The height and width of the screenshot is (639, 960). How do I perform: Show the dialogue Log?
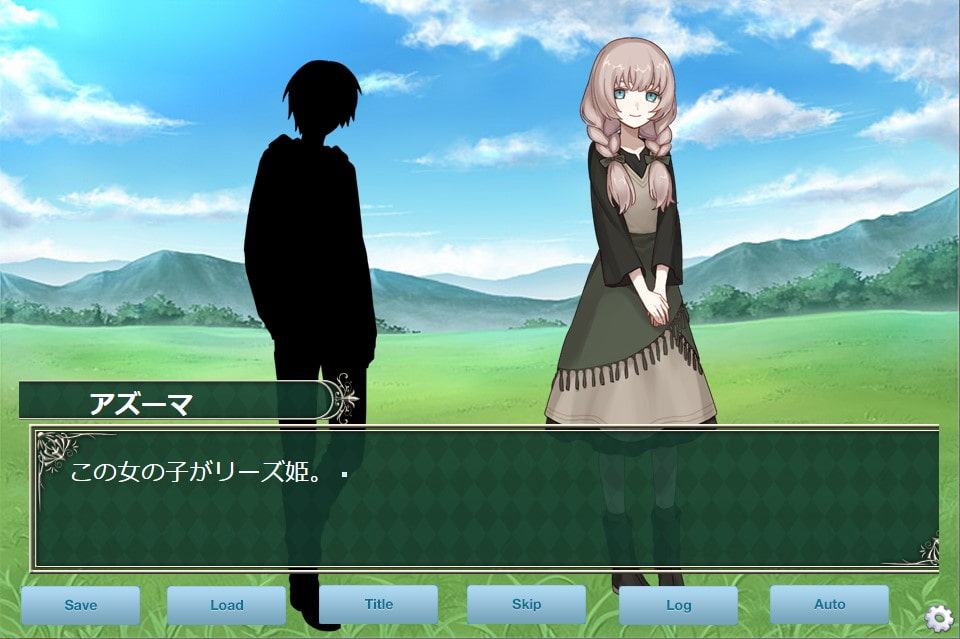click(x=678, y=605)
